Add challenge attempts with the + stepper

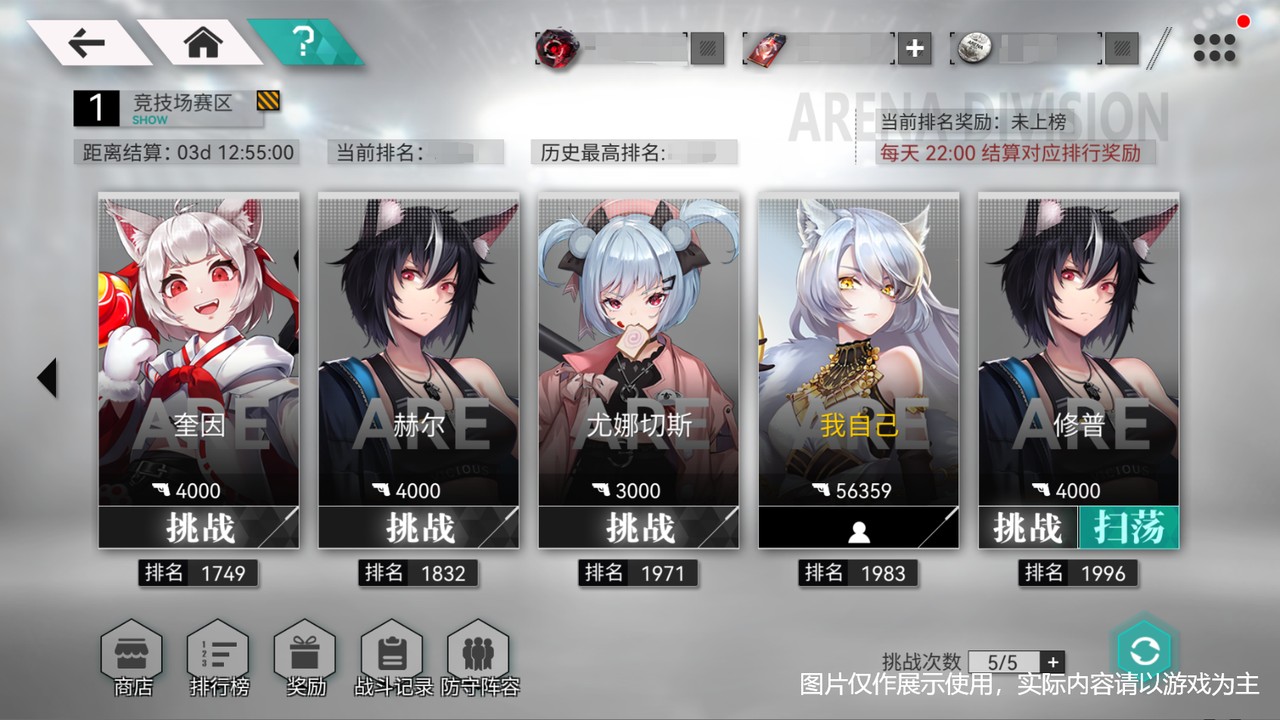pos(1055,662)
